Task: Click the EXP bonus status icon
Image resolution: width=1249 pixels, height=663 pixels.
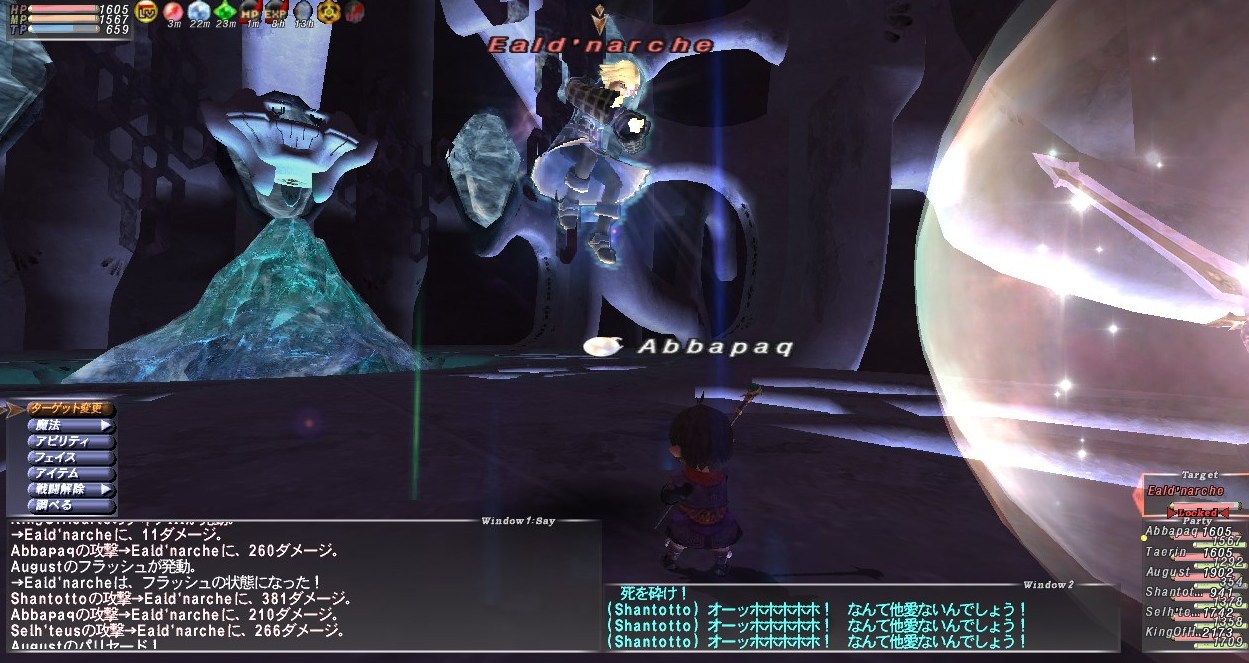Action: pos(275,11)
